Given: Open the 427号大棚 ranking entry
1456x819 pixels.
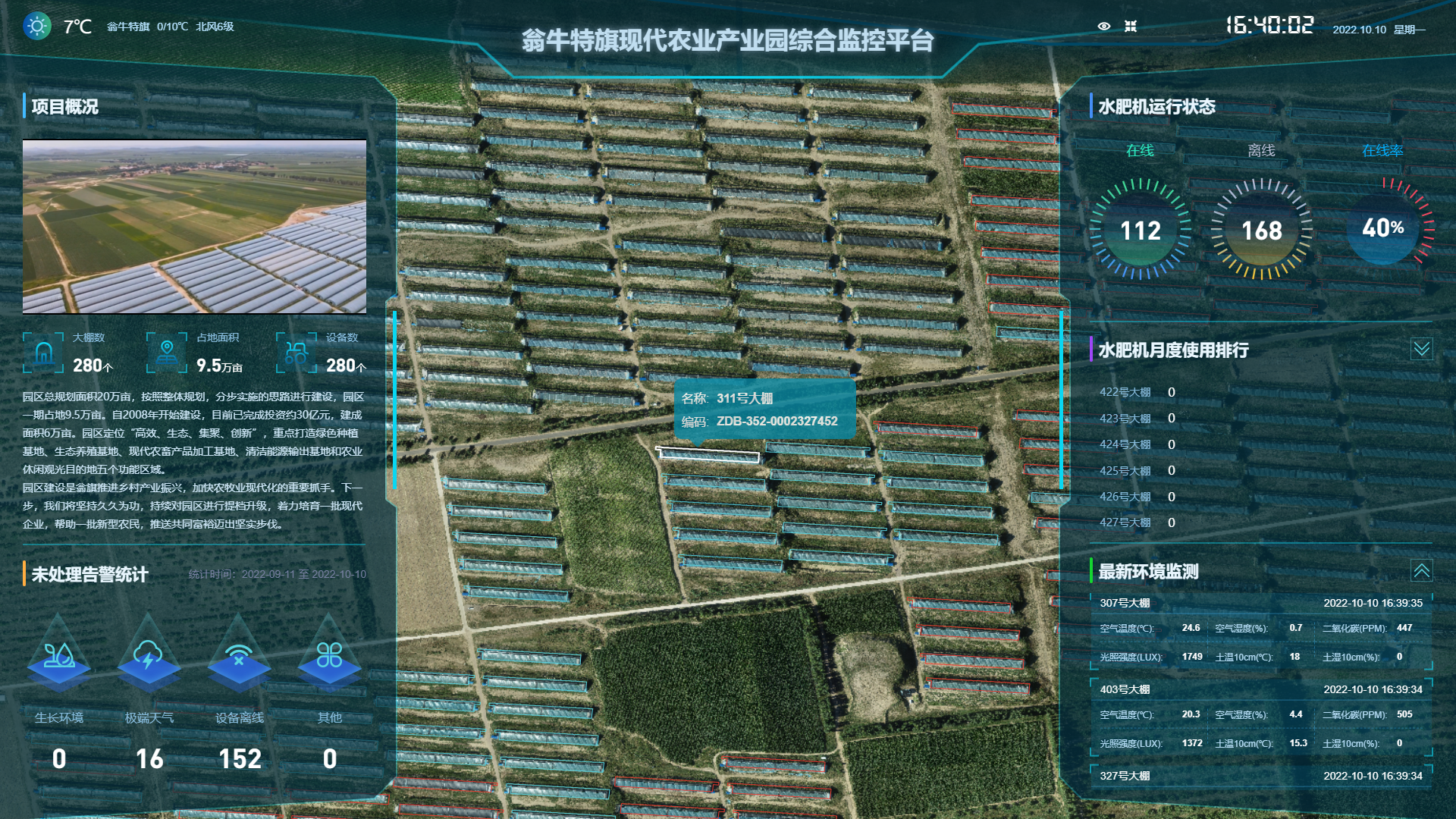Looking at the screenshot, I should (x=1125, y=522).
